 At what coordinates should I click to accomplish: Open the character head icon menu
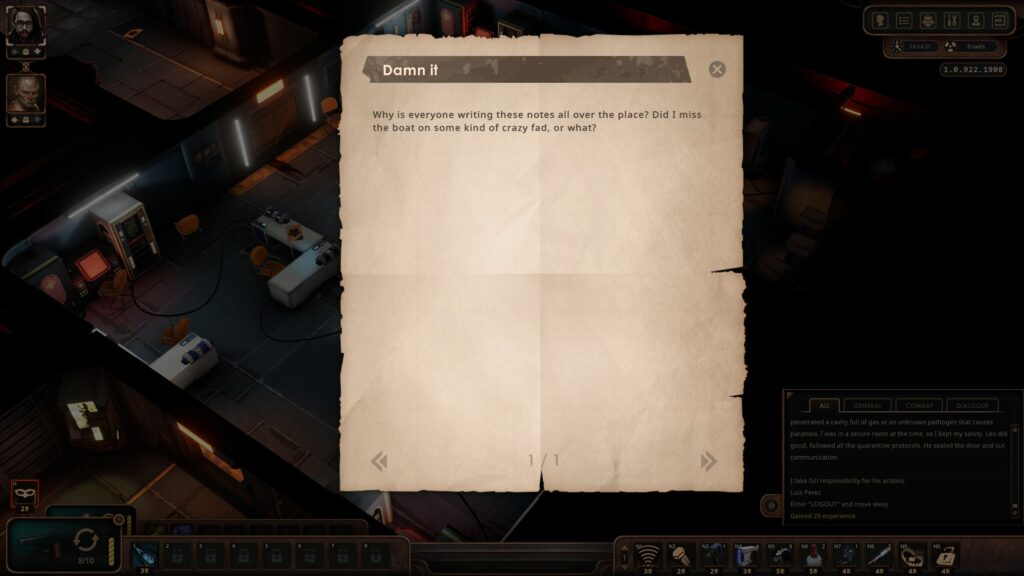880,20
